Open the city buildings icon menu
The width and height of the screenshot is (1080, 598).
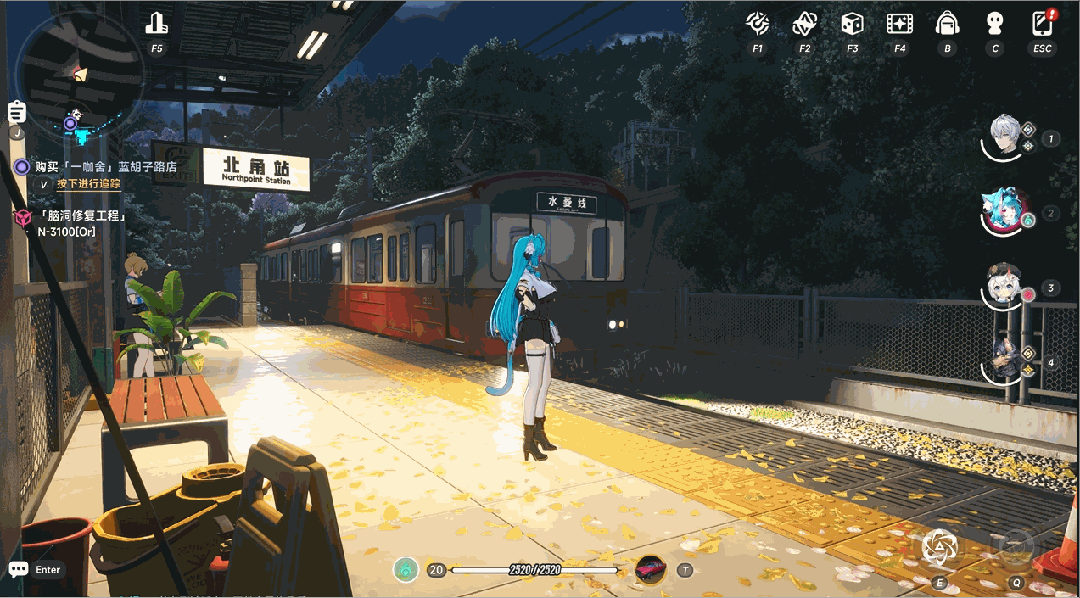click(157, 23)
